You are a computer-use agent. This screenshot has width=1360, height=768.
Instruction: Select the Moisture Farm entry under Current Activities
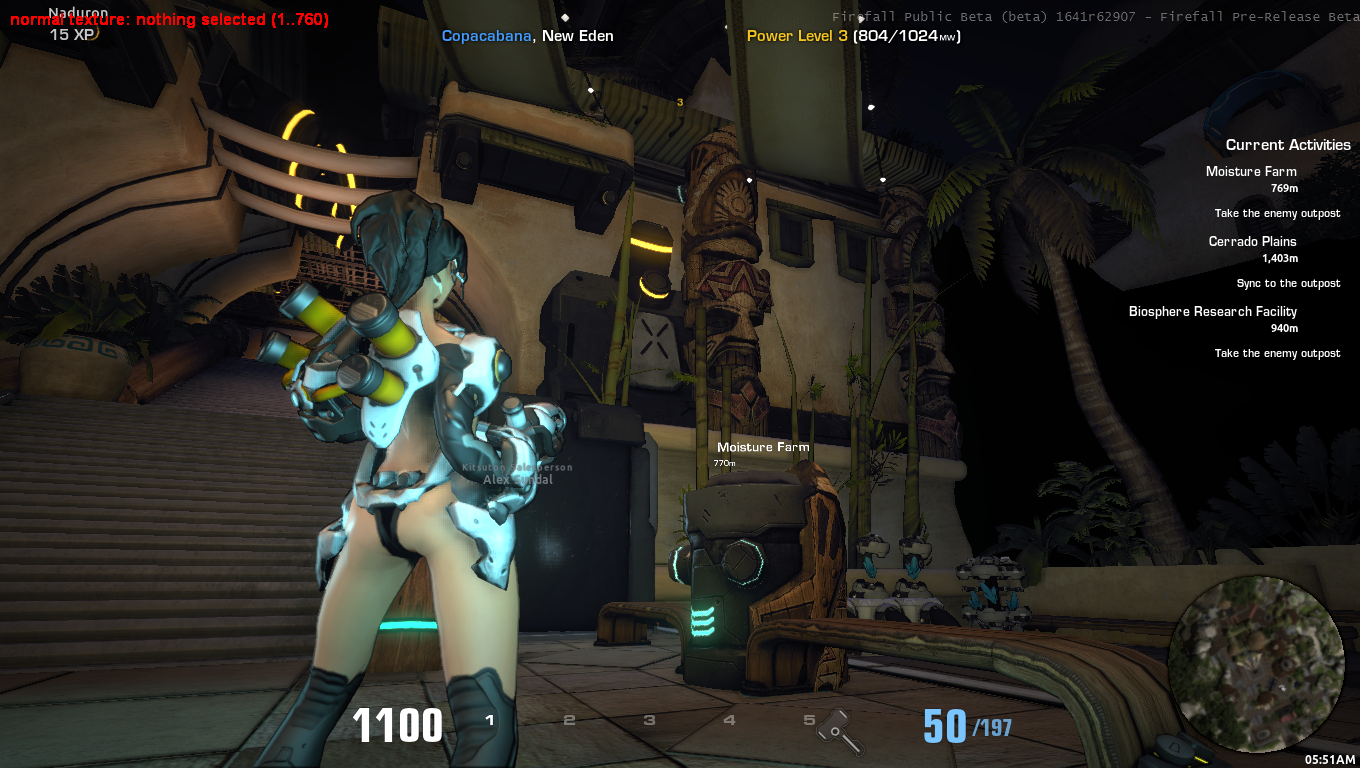click(x=1251, y=172)
